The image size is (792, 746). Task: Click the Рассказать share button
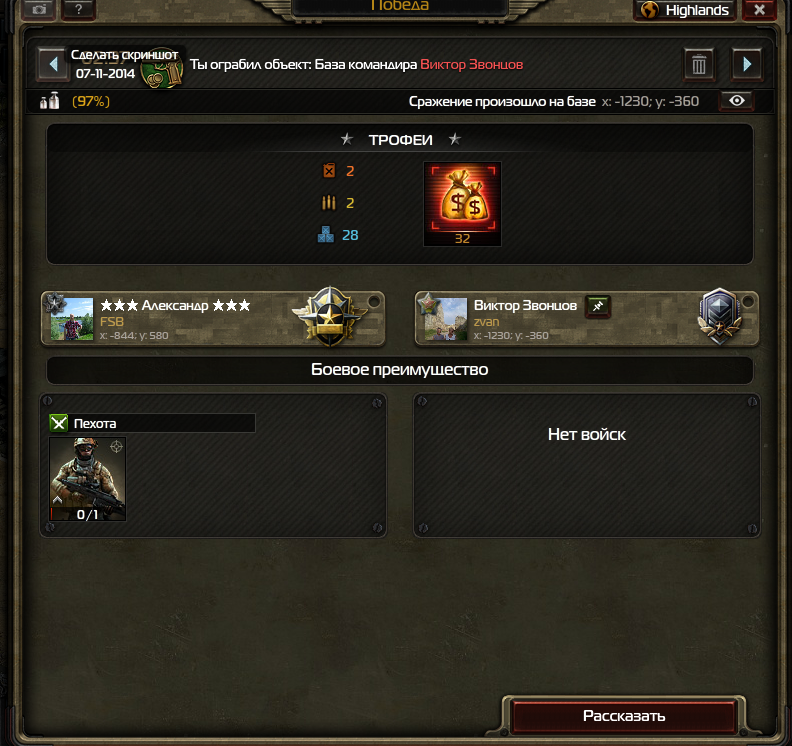coord(624,716)
